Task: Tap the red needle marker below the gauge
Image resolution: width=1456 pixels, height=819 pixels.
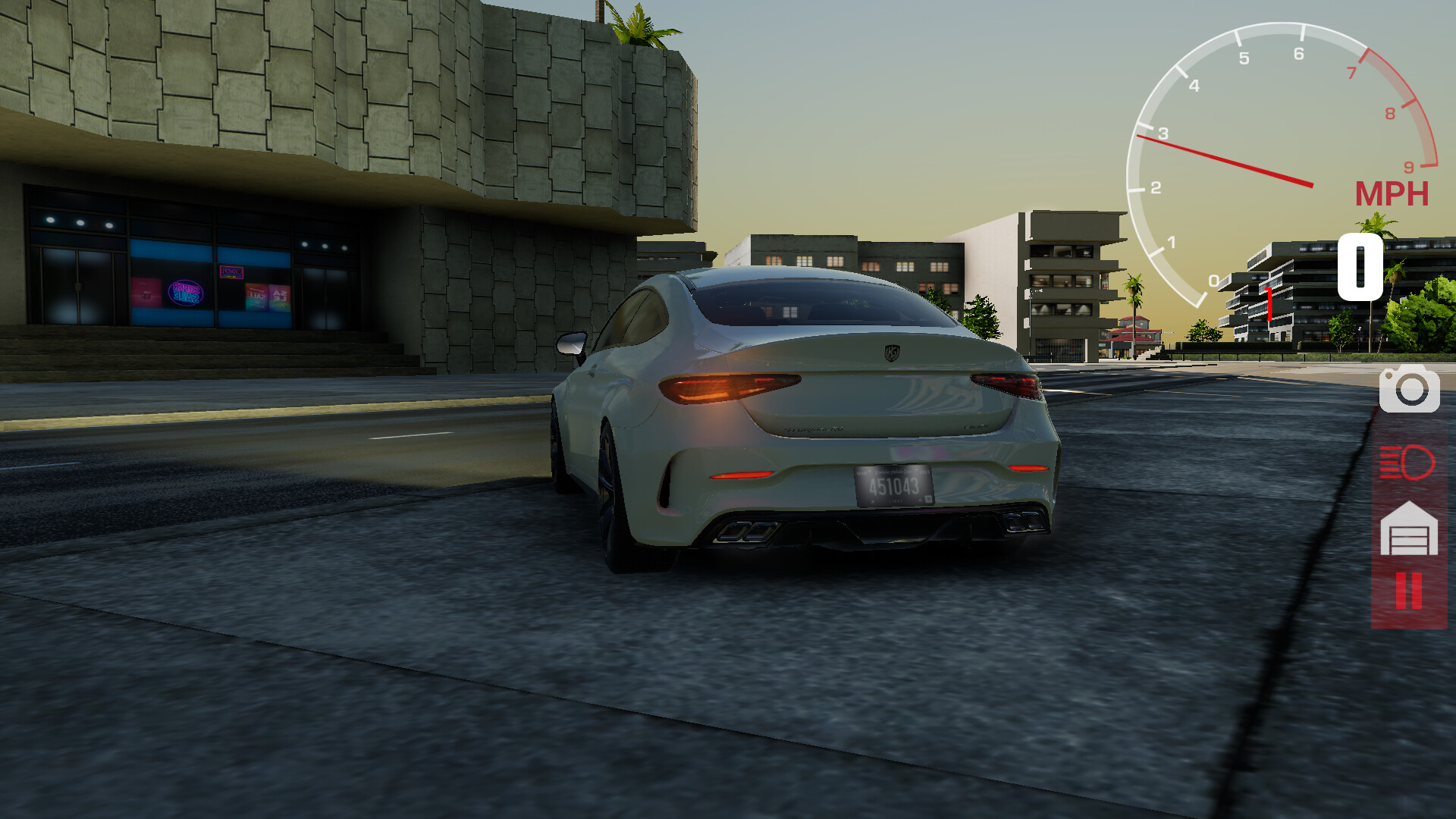Action: (x=1269, y=303)
